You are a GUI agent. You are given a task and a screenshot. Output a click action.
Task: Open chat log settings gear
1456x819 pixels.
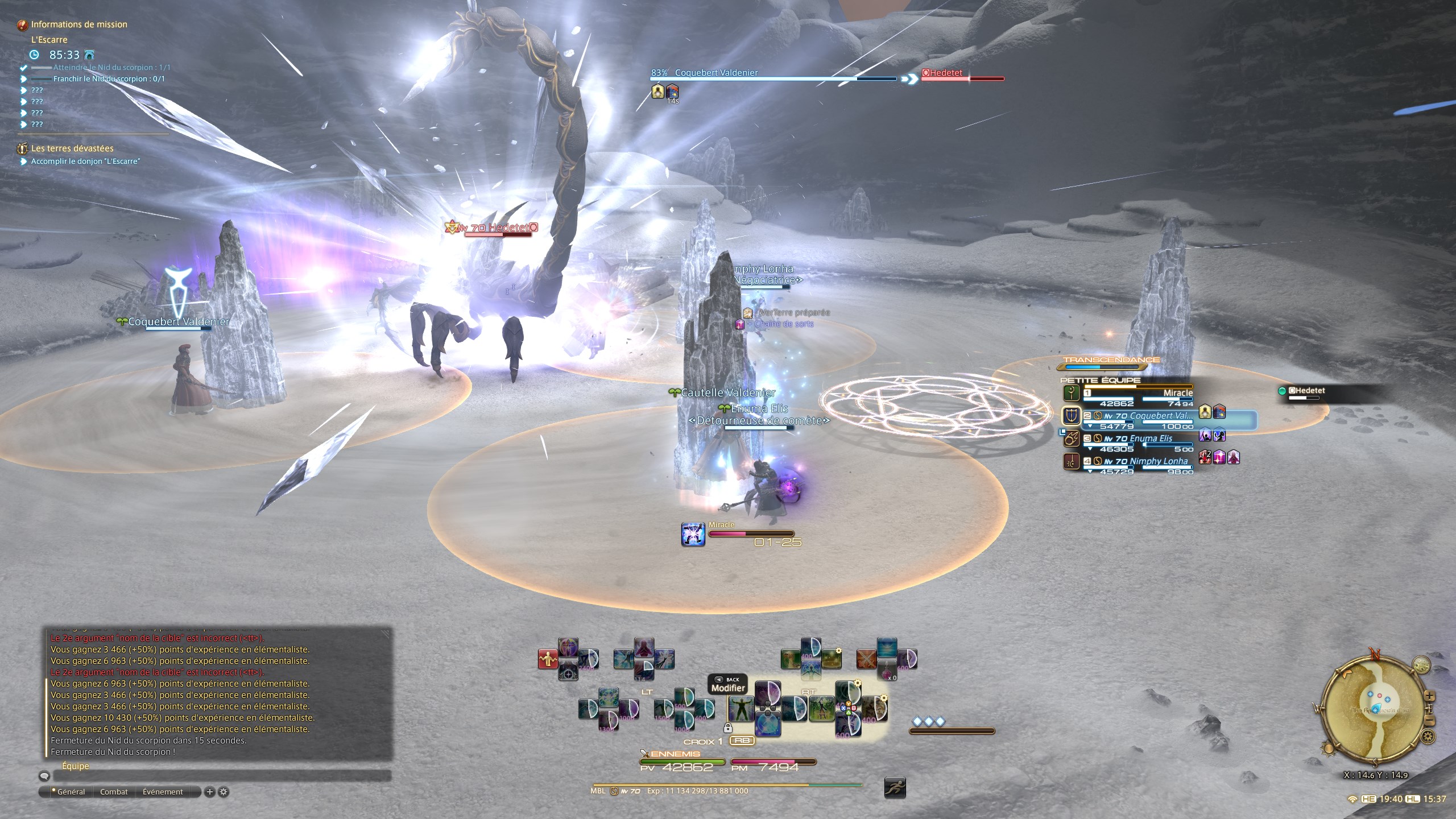pos(224,792)
